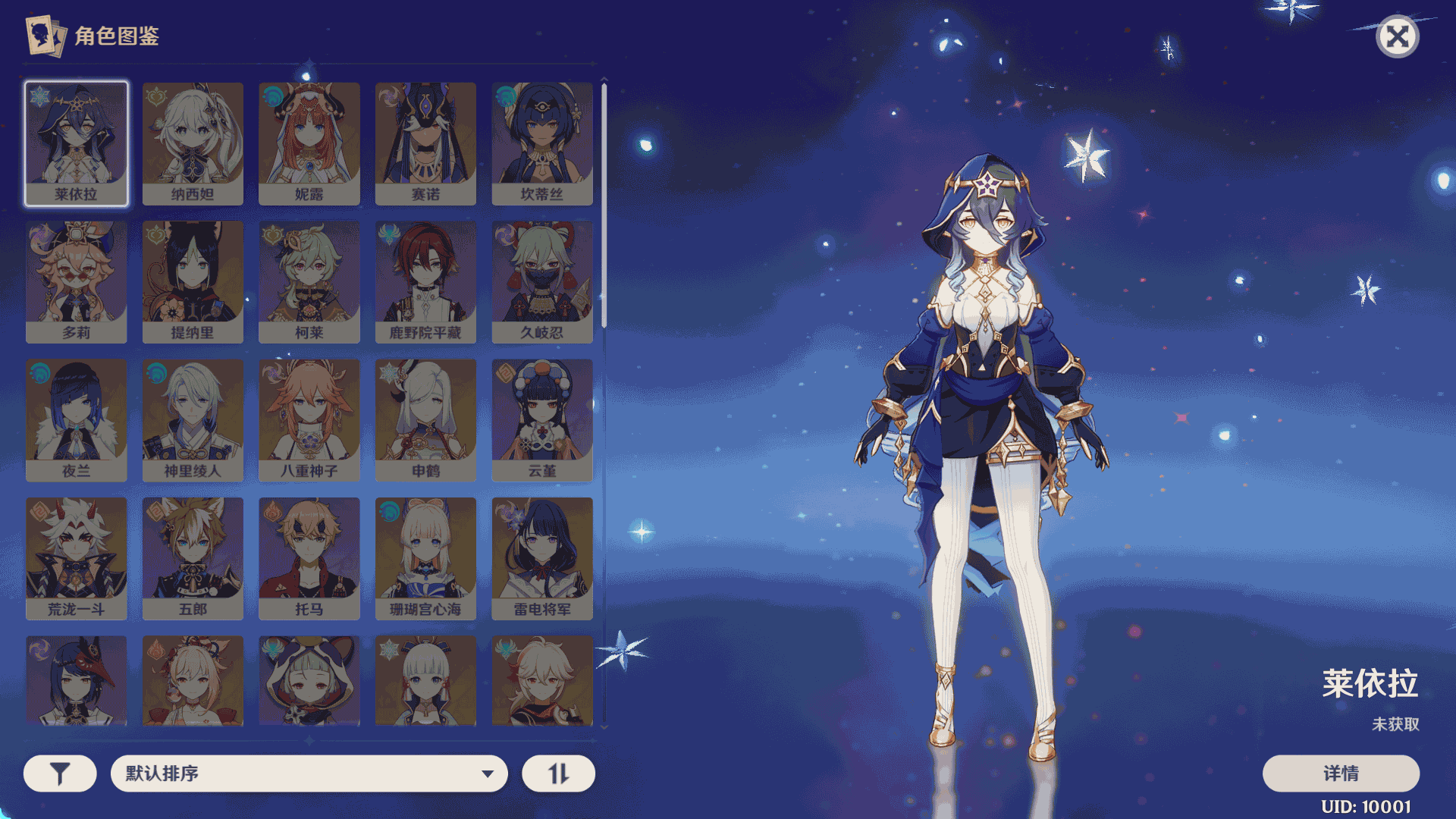Select the 妮露 character portrait
The image size is (1456, 819).
(x=309, y=143)
